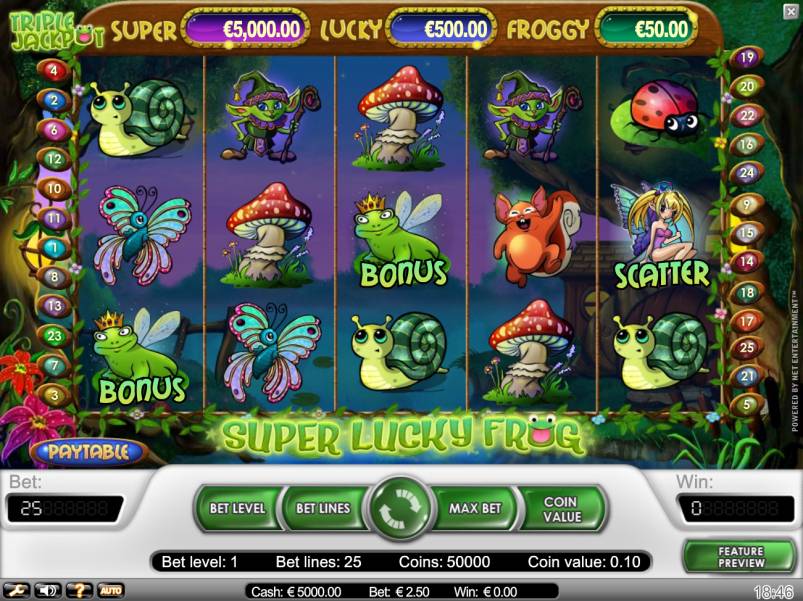Screen dimensions: 803x601
Task: Click bet line 12 marker
Action: tap(54, 158)
